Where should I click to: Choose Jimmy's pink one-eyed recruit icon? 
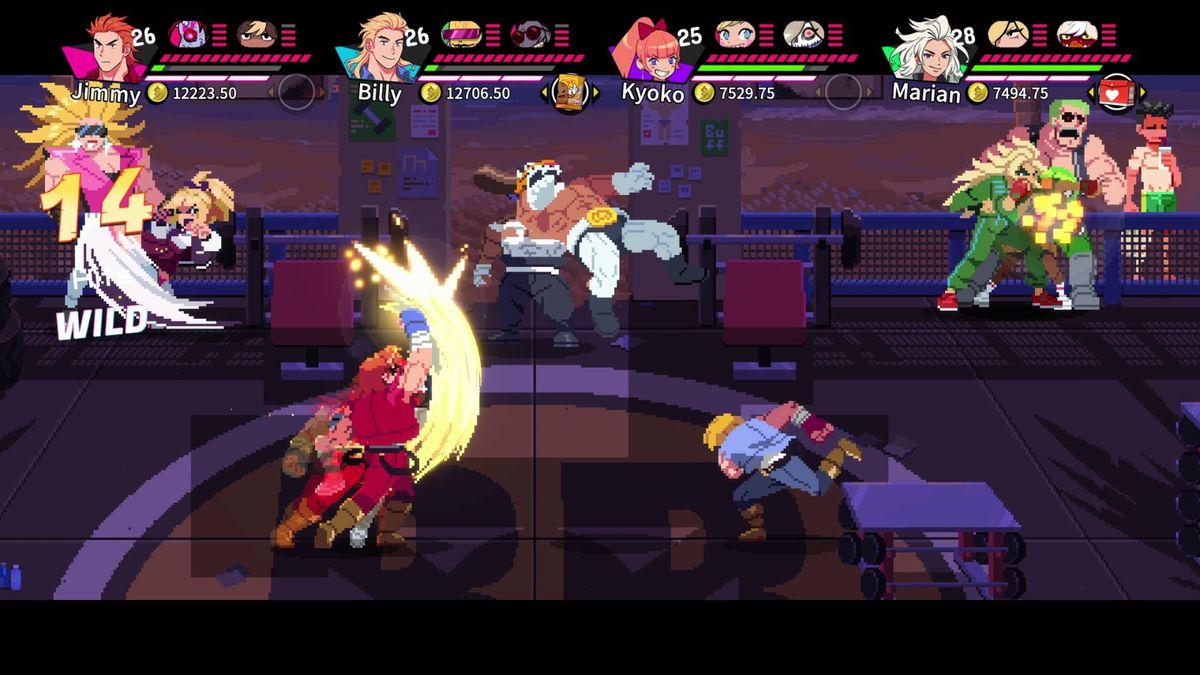[188, 35]
